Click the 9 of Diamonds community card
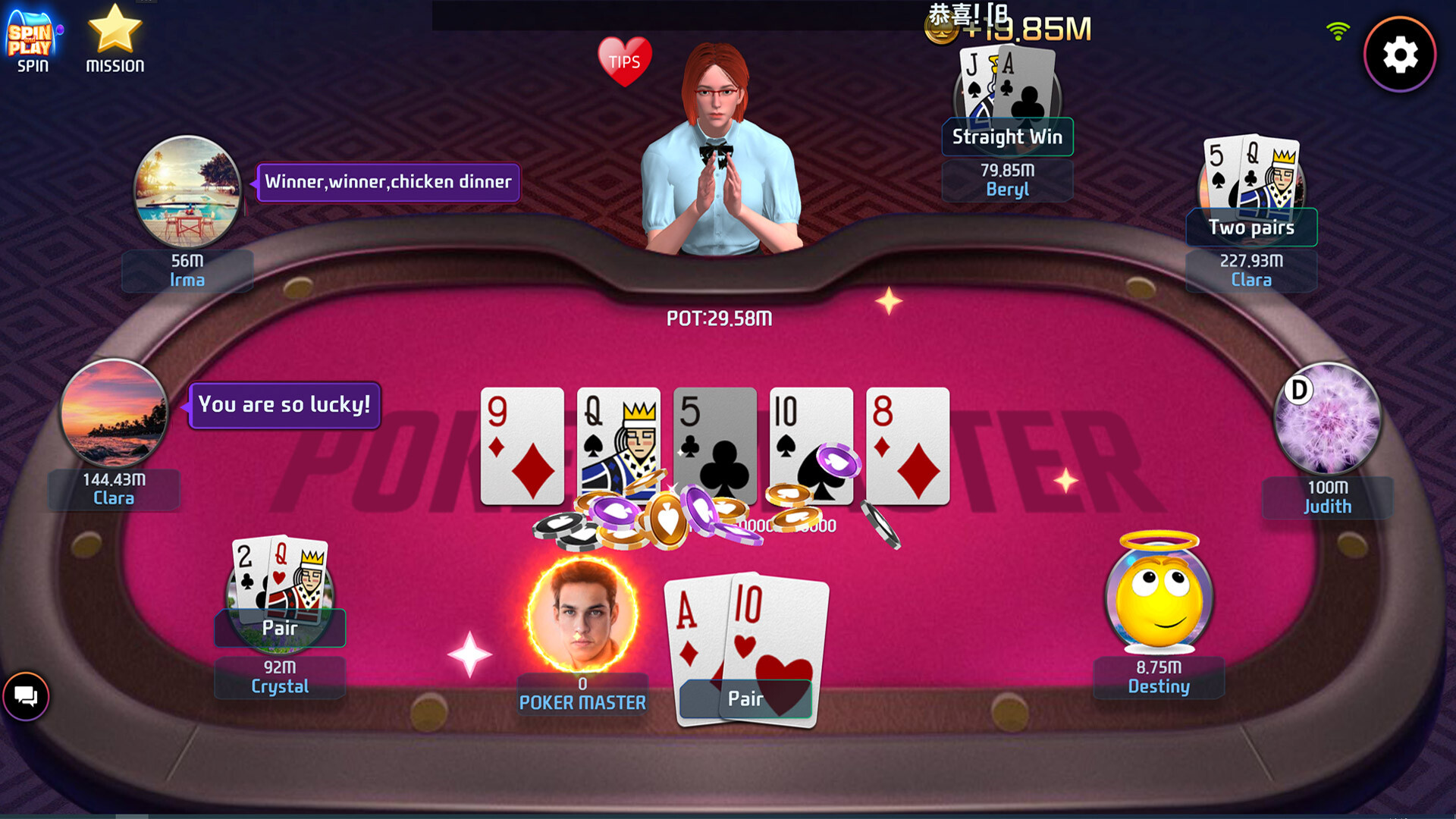Viewport: 1456px width, 819px height. (522, 446)
